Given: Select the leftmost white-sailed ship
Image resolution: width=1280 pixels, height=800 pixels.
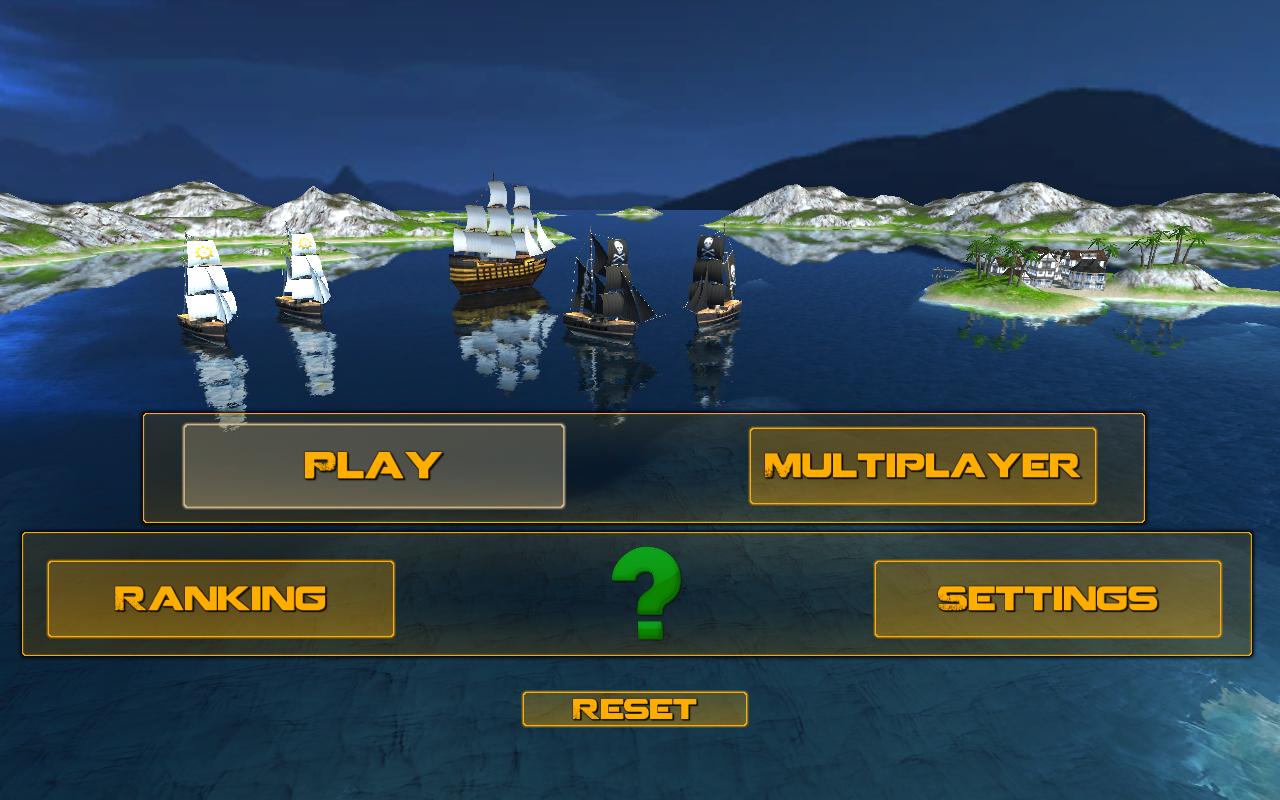Looking at the screenshot, I should (205, 290).
